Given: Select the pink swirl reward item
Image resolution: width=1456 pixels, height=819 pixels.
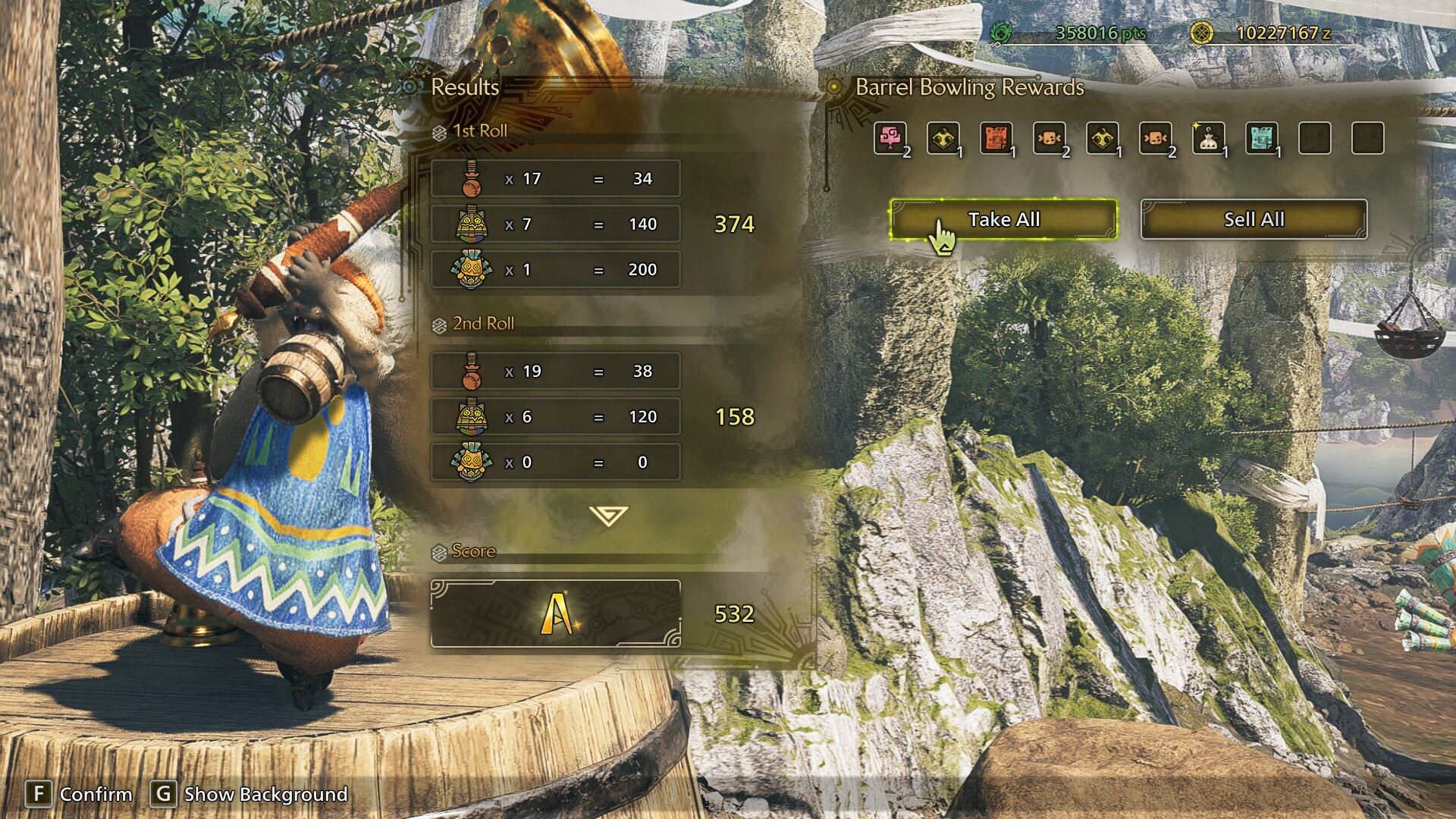Looking at the screenshot, I should pos(890,139).
